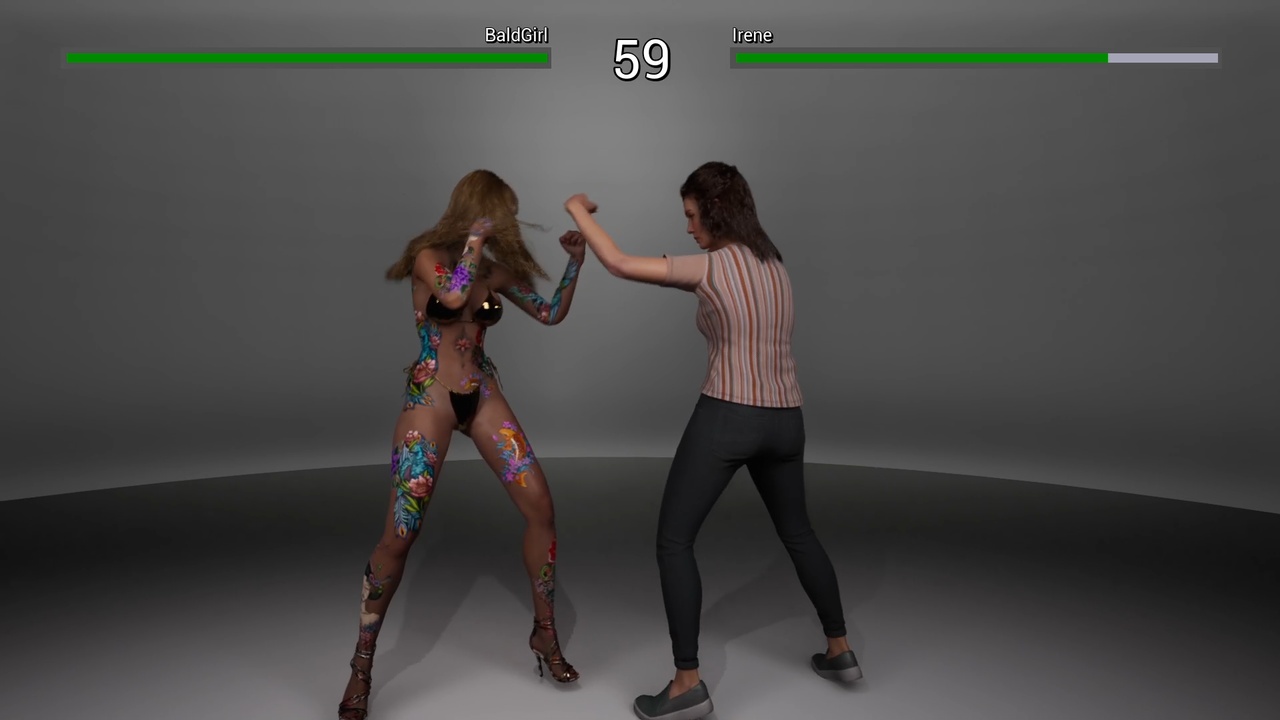Image resolution: width=1280 pixels, height=720 pixels.
Task: Click the depleted gray section of Irene's health bar
Action: [x=1160, y=58]
